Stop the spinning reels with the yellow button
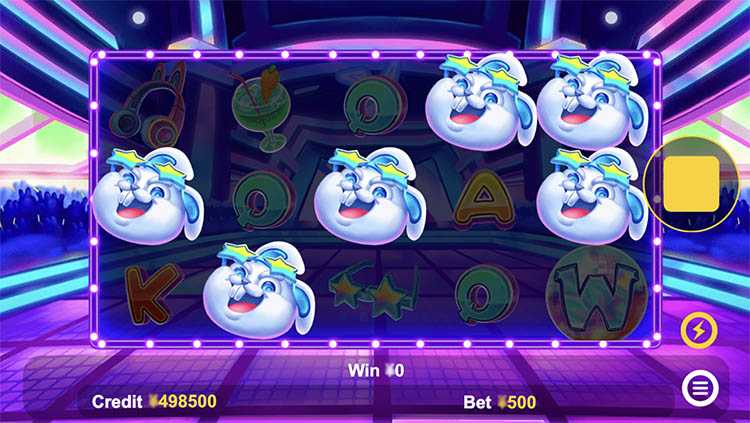 pos(691,184)
